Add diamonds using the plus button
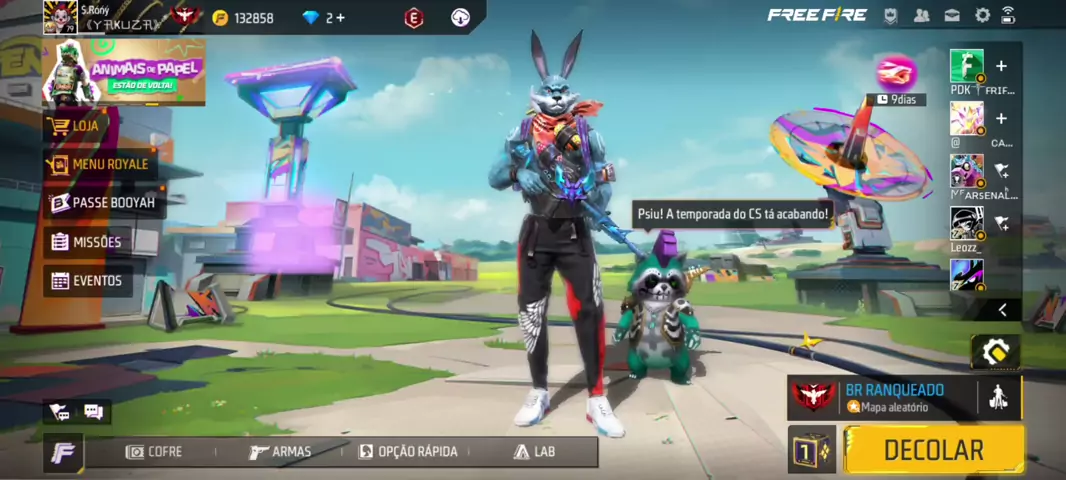 340,18
